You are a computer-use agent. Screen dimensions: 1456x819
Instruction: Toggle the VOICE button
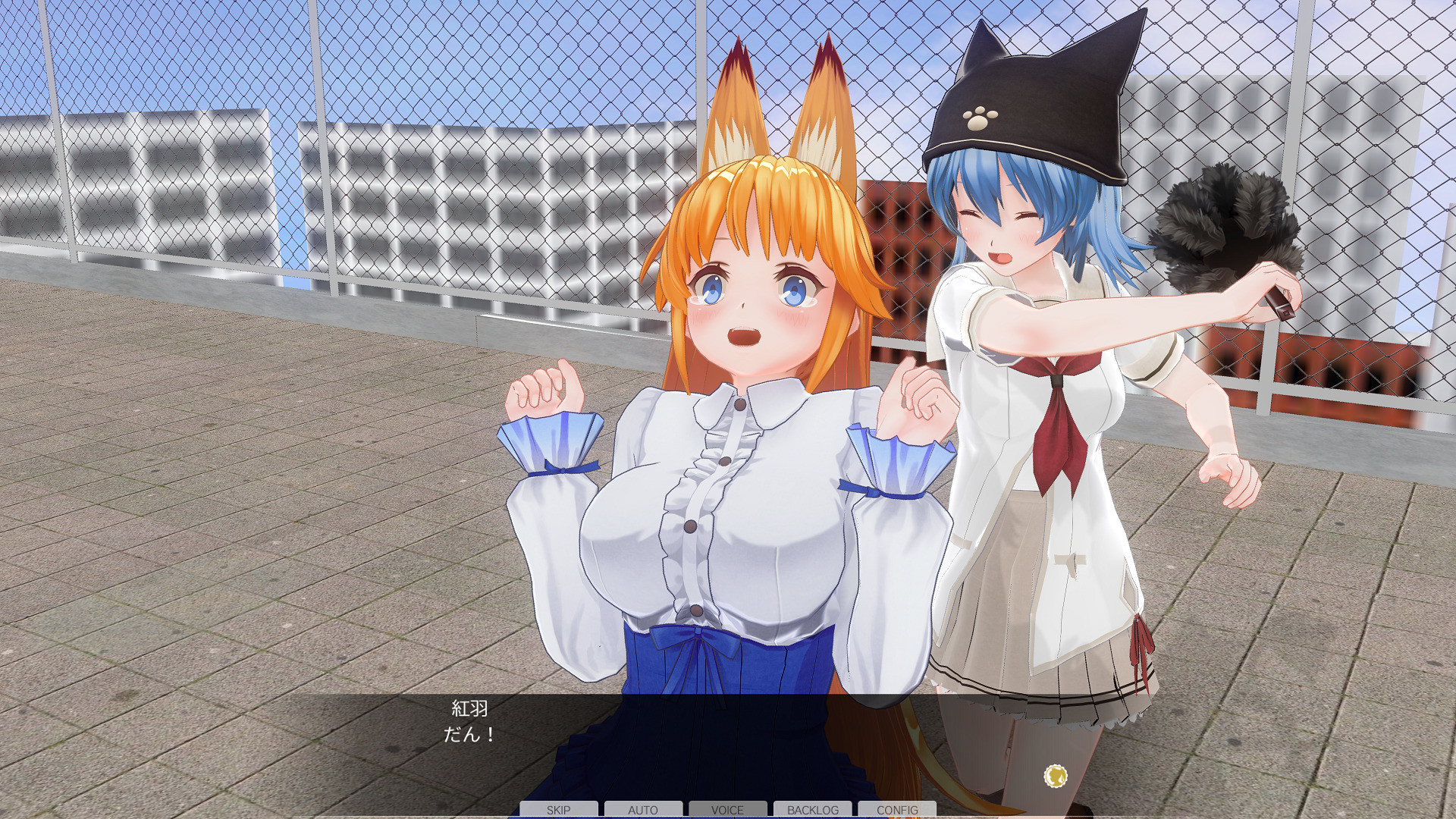click(727, 809)
